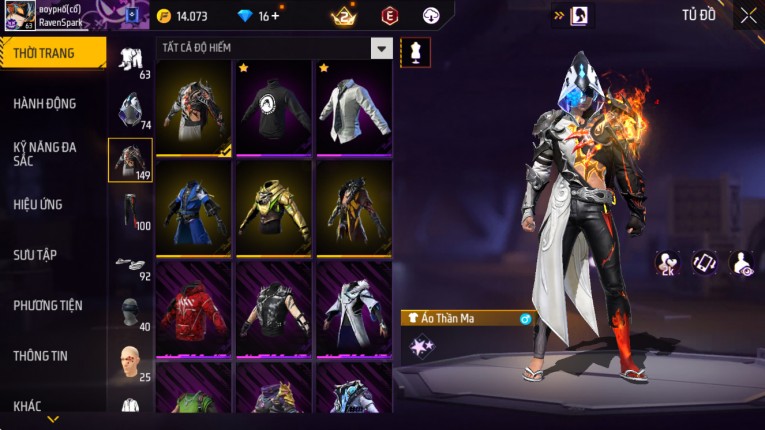Choose the pants subcategory with 100 items
This screenshot has height=430, width=765.
130,210
